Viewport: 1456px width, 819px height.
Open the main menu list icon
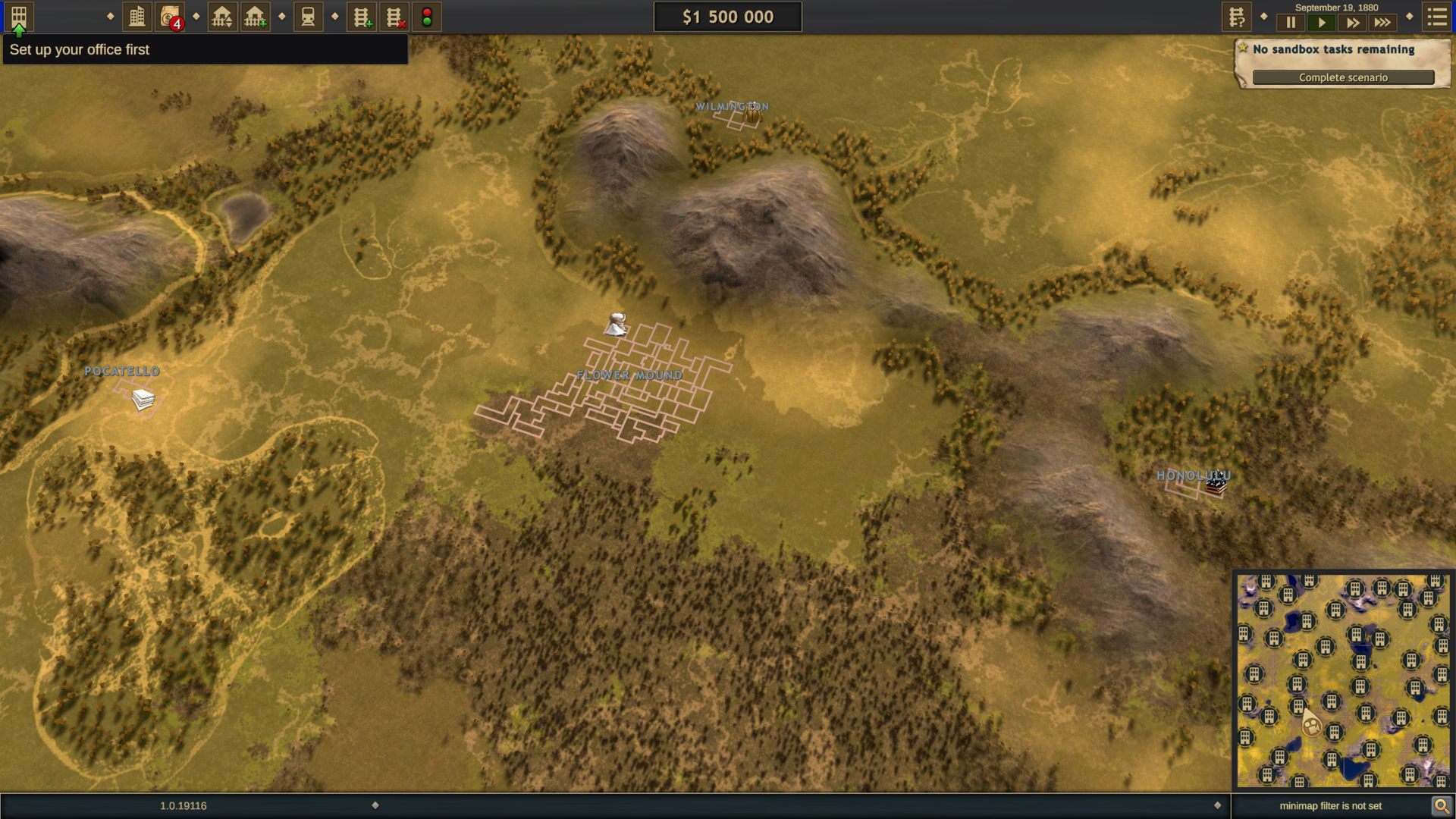click(1436, 17)
